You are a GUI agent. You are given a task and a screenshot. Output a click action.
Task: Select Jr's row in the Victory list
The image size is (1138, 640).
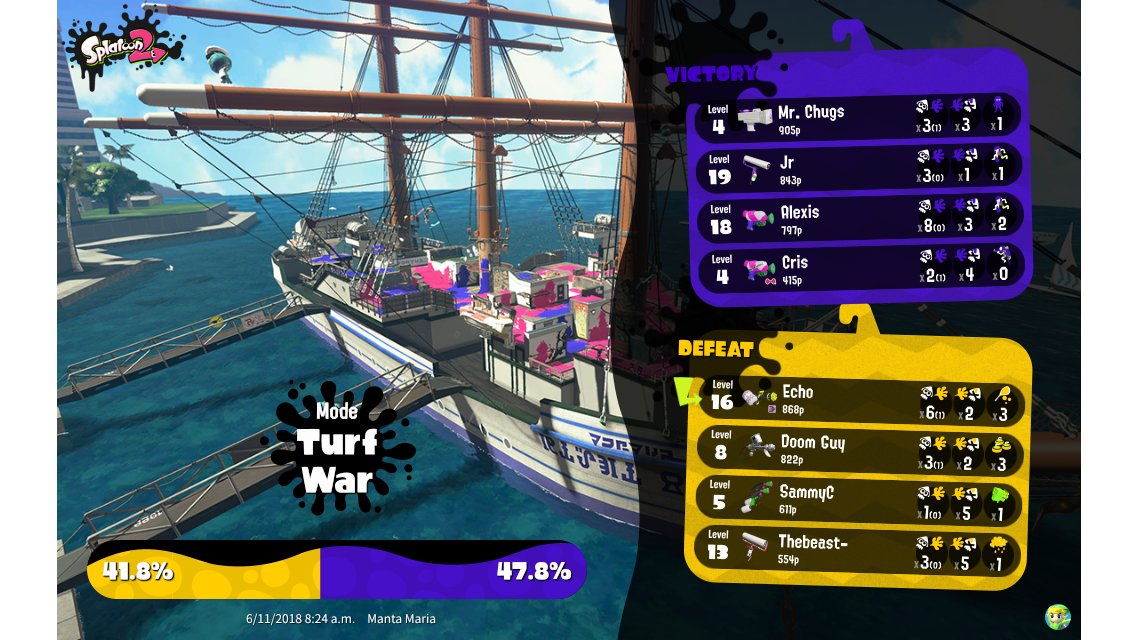(x=858, y=167)
